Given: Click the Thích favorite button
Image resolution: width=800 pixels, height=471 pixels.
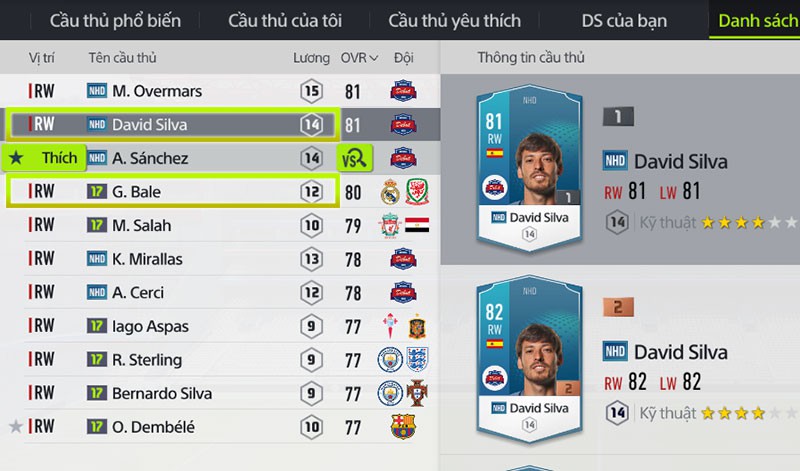Looking at the screenshot, I should [x=43, y=158].
